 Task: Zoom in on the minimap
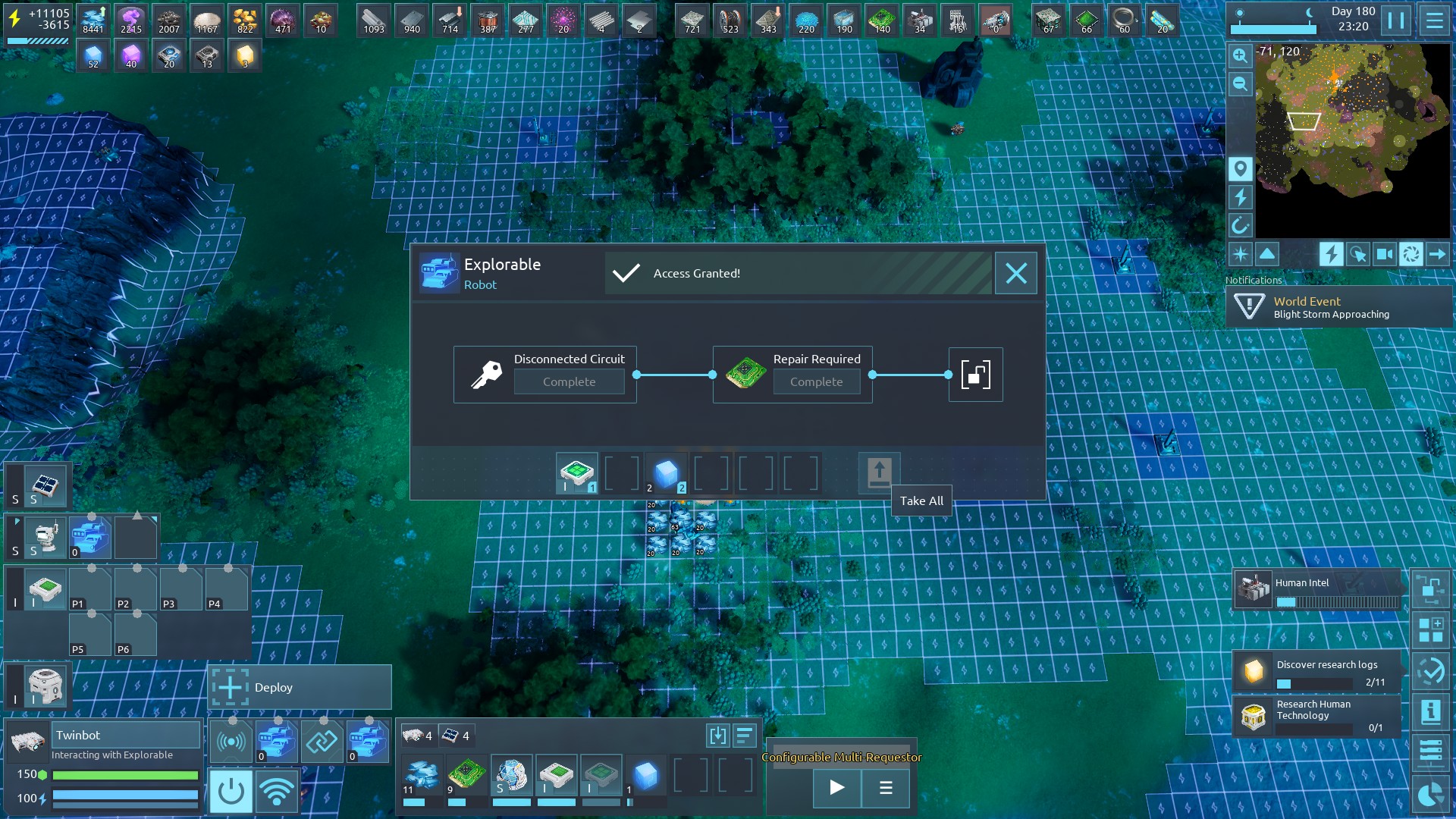click(x=1240, y=55)
